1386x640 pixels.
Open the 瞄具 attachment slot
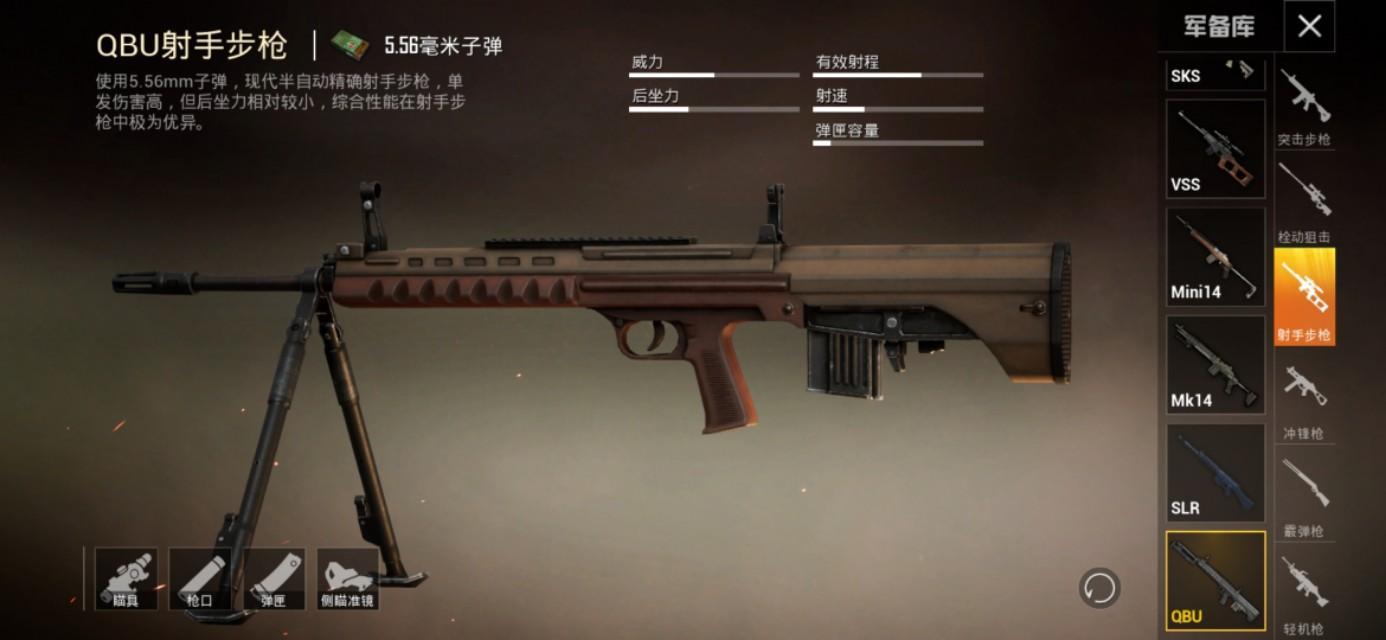pyautogui.click(x=126, y=578)
